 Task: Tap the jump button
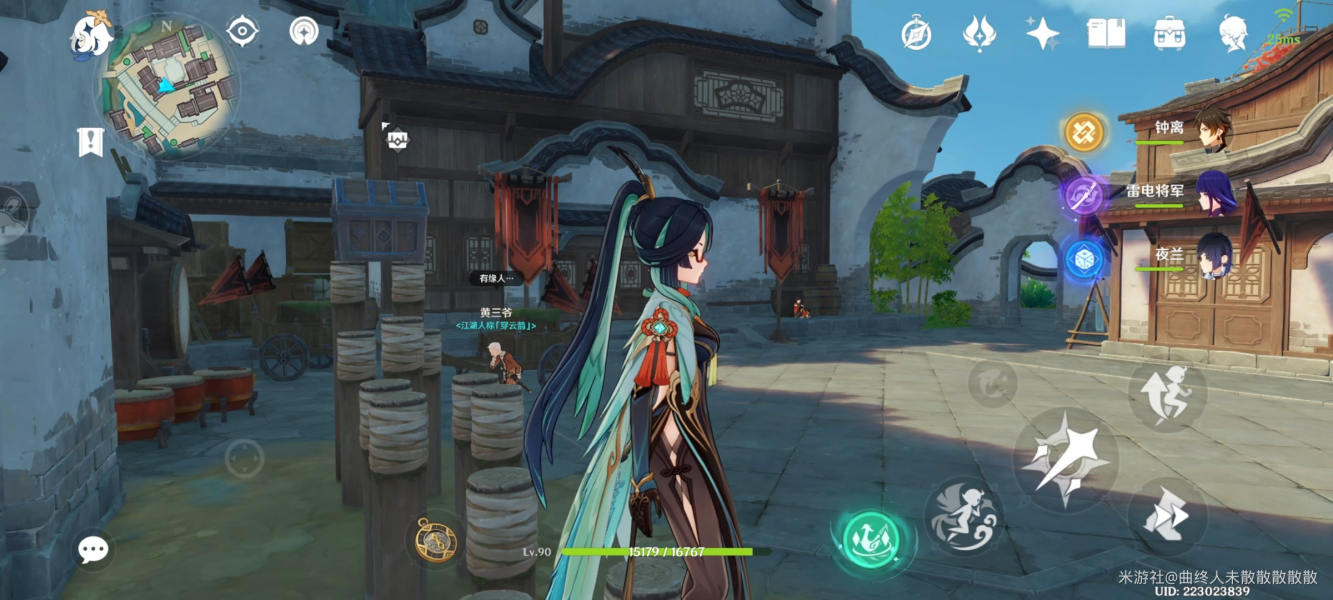pyautogui.click(x=1167, y=393)
